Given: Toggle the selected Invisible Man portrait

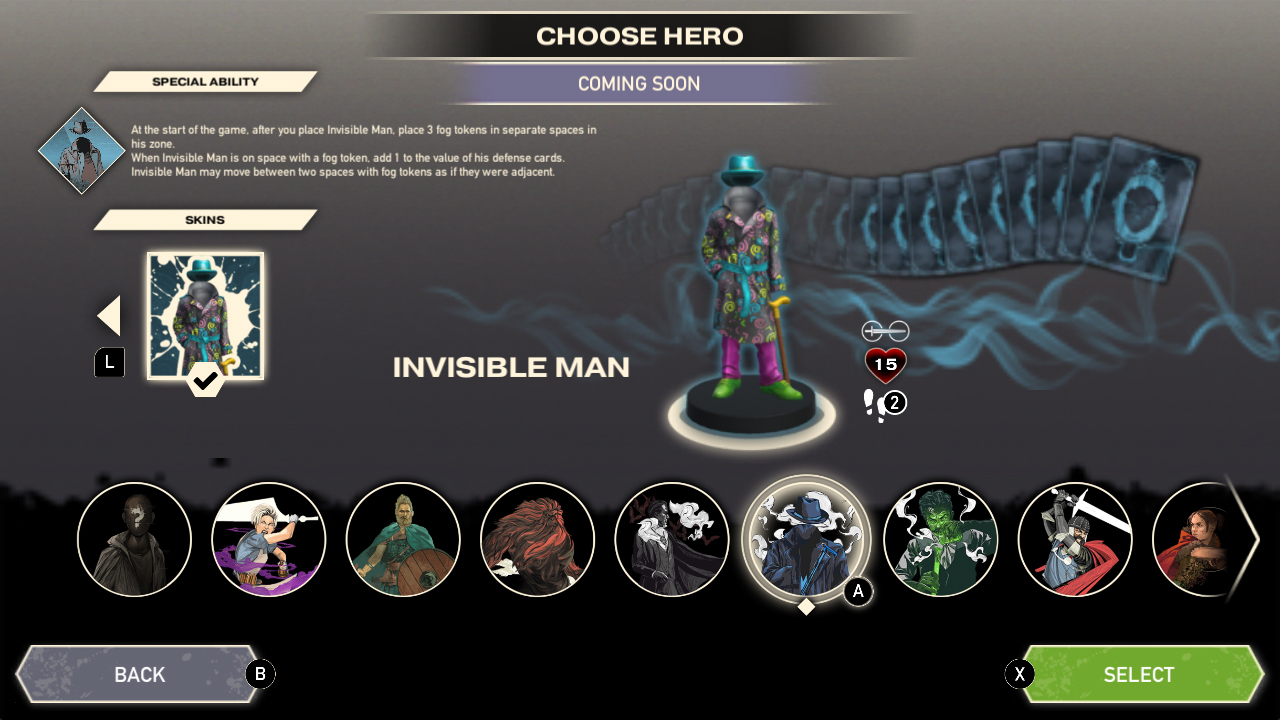Looking at the screenshot, I should pyautogui.click(x=806, y=539).
